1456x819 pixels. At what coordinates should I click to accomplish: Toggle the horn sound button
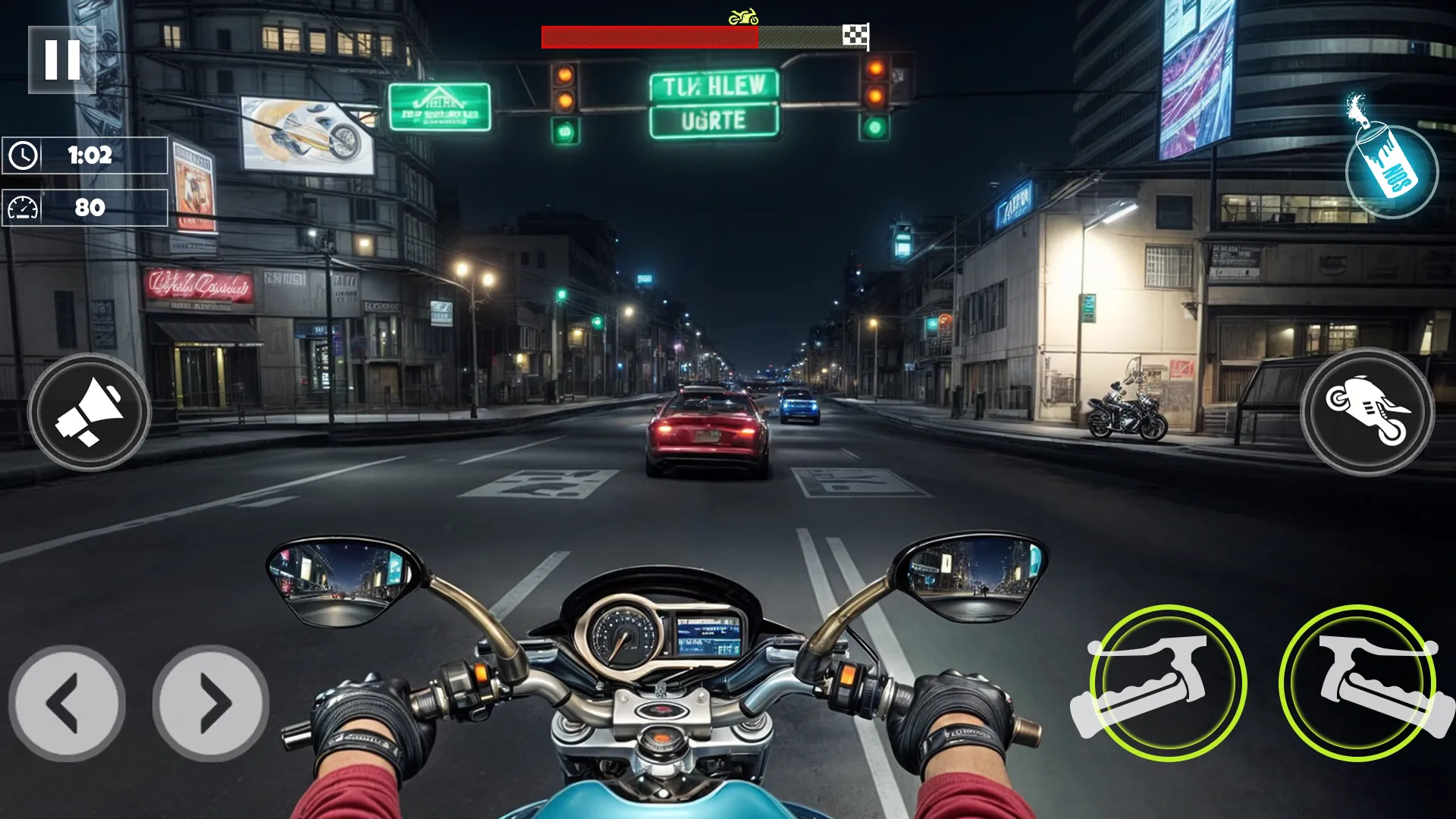(91, 412)
